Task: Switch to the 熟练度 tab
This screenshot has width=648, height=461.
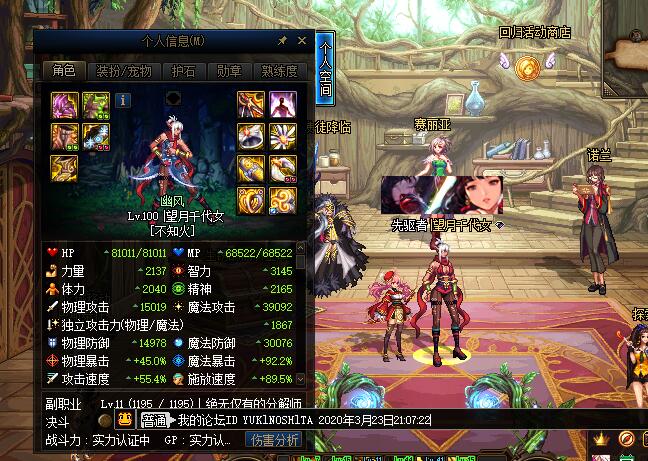Action: coord(279,71)
